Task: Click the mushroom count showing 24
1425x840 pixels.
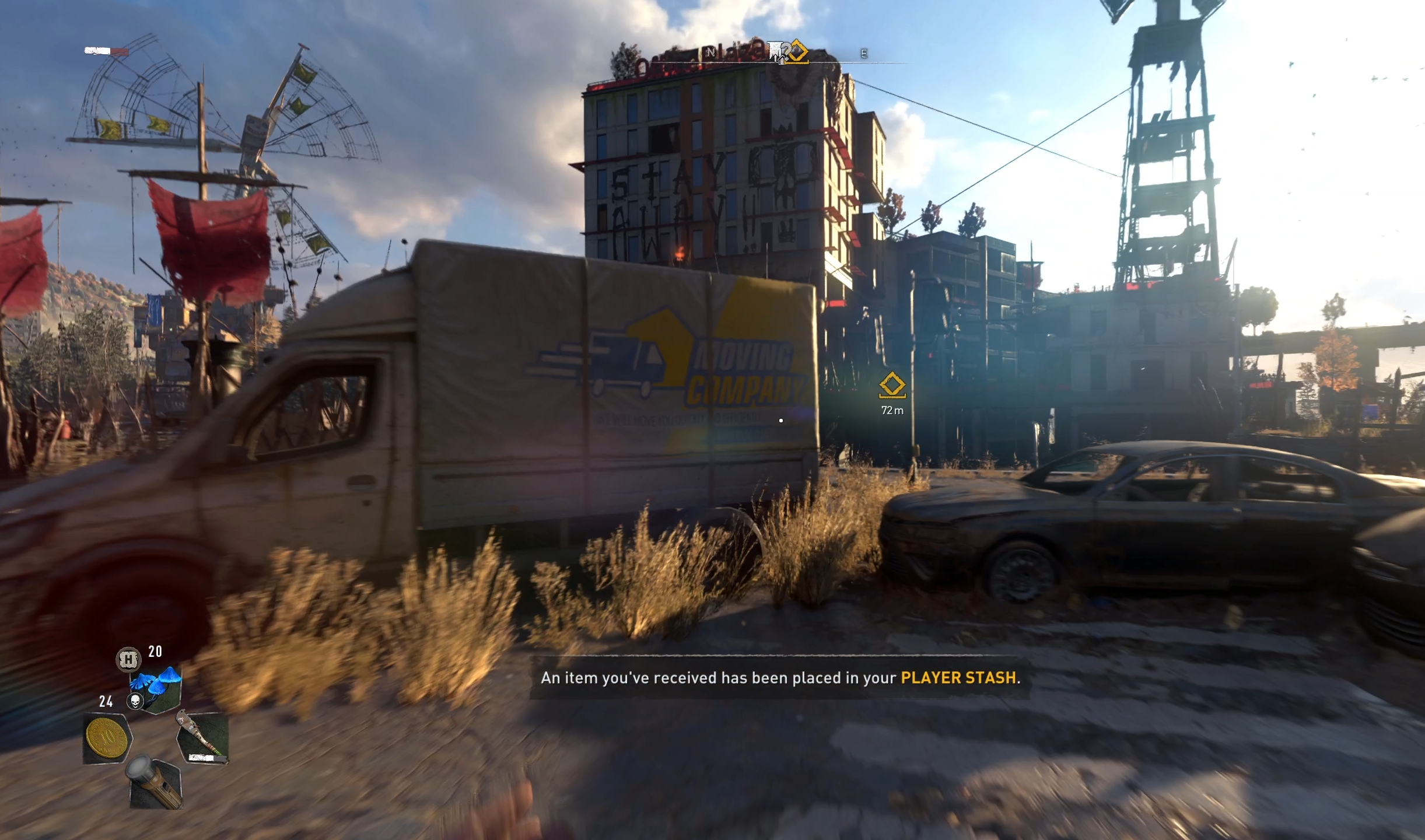Action: coord(106,701)
